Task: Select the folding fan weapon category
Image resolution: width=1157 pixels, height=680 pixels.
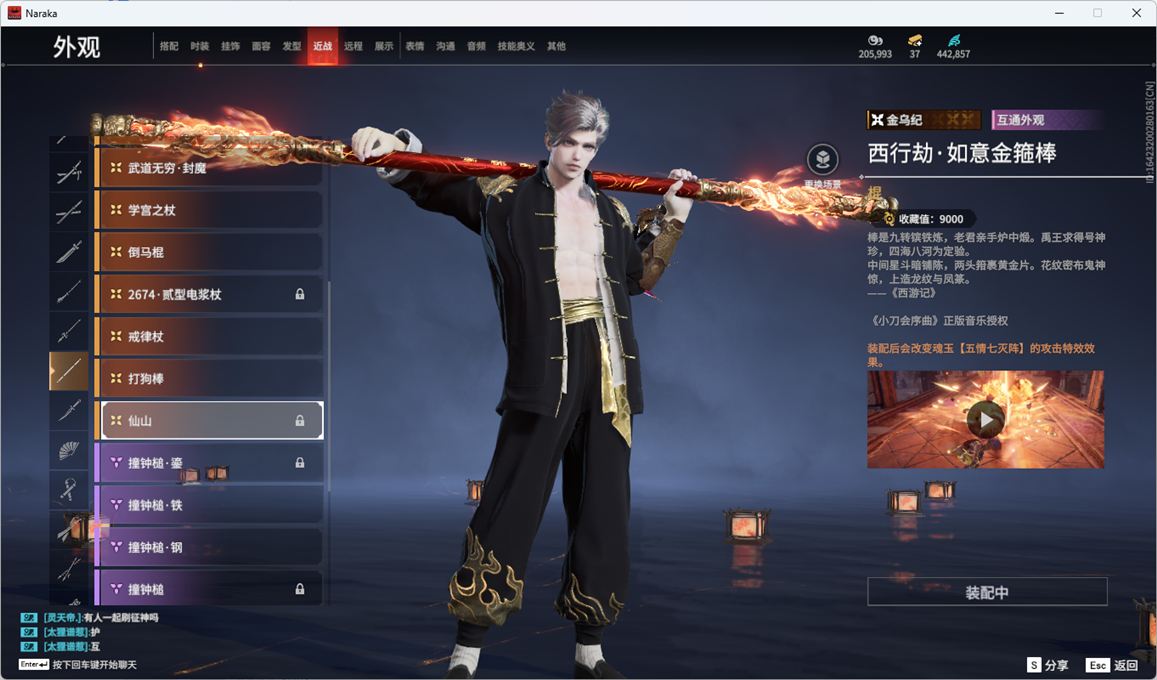Action: coord(69,451)
